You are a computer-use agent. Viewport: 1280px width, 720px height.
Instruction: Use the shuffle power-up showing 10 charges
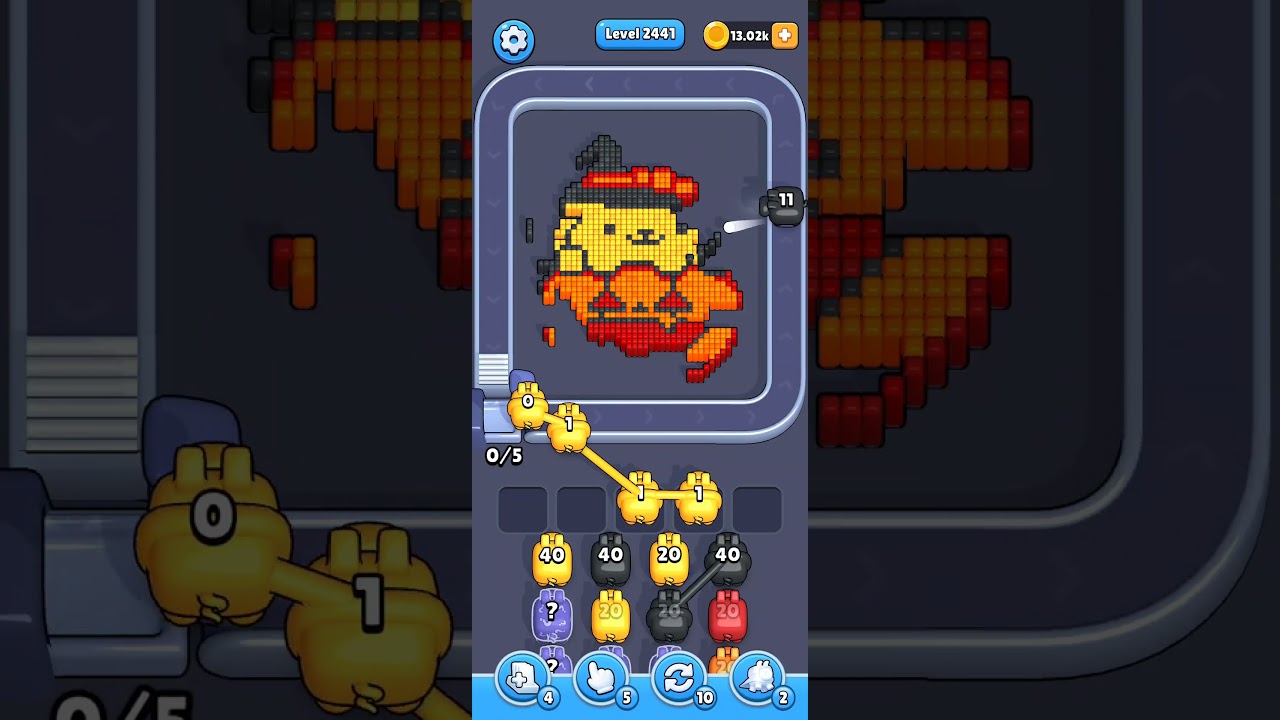click(678, 678)
